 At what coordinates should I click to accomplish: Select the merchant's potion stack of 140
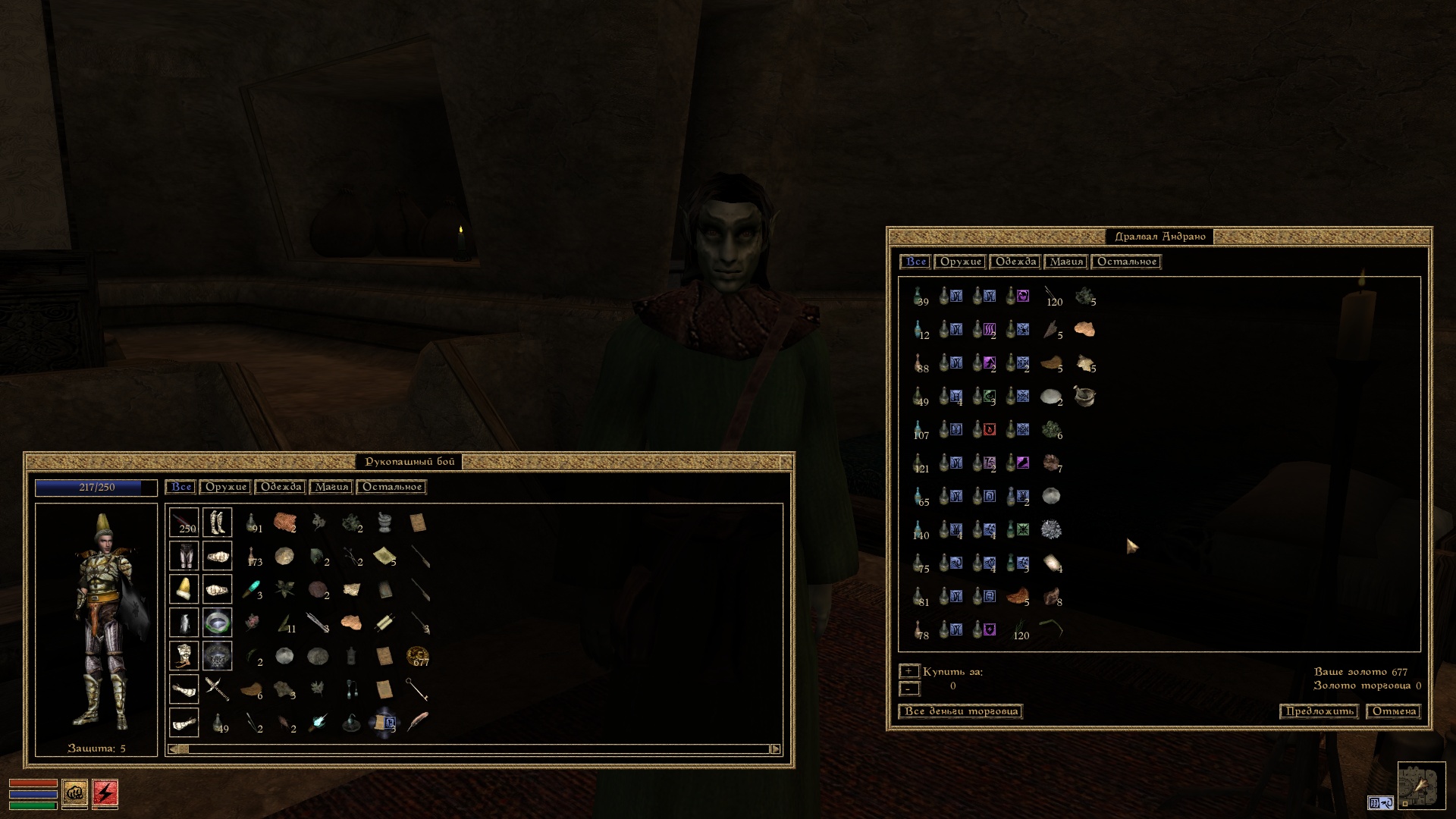click(x=919, y=530)
